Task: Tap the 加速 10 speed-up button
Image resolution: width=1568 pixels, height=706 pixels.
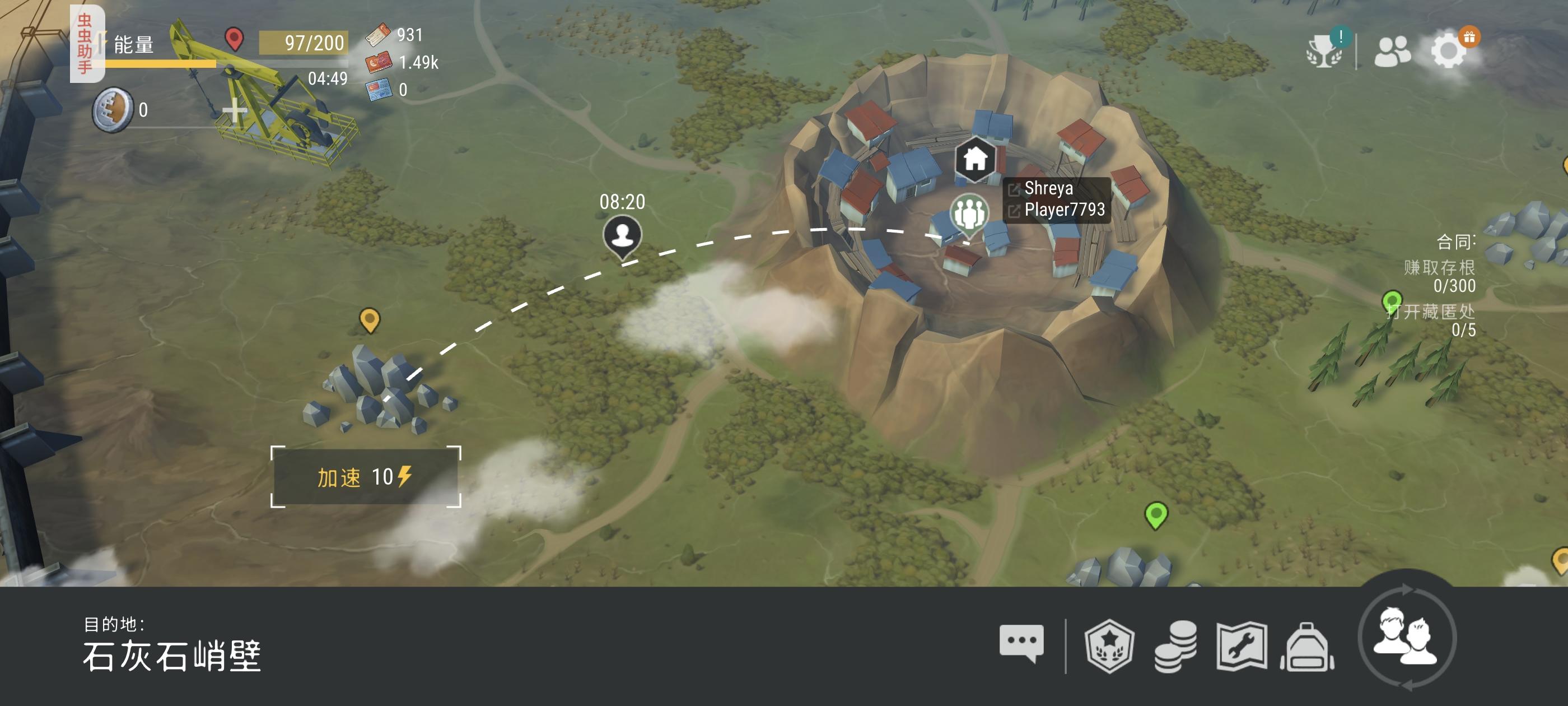Action: pyautogui.click(x=365, y=476)
